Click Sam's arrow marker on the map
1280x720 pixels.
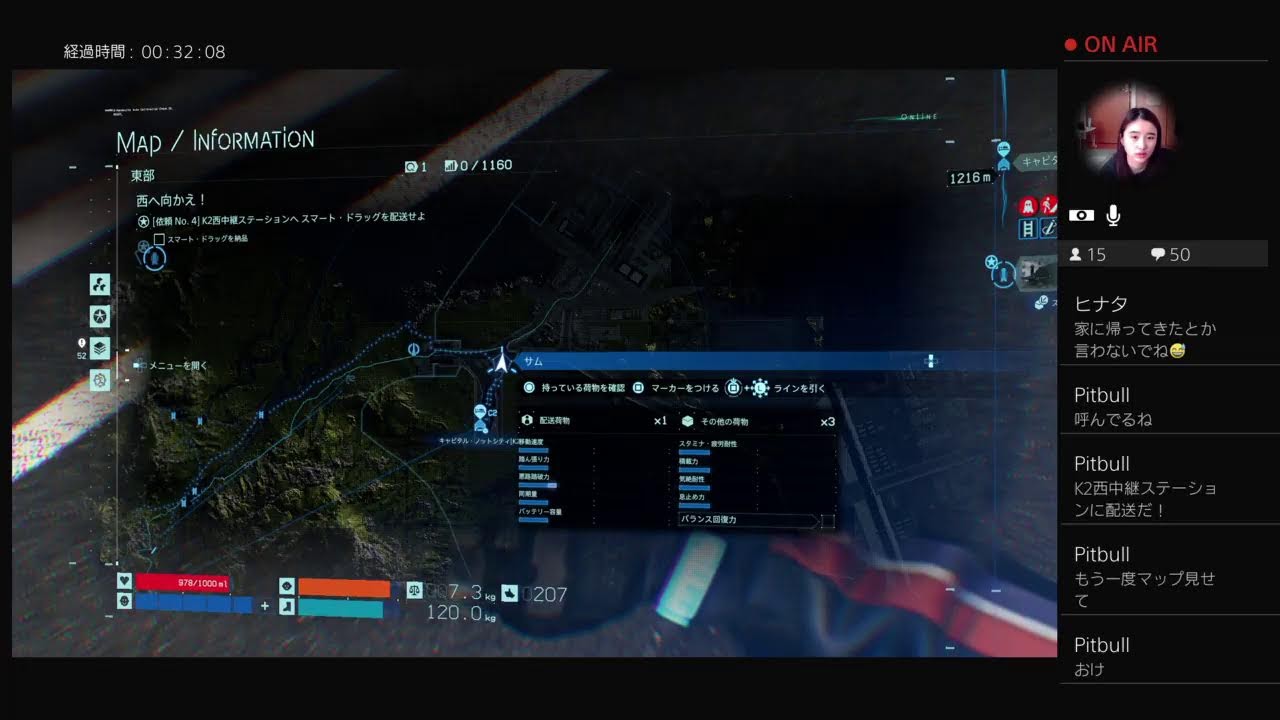(x=500, y=361)
